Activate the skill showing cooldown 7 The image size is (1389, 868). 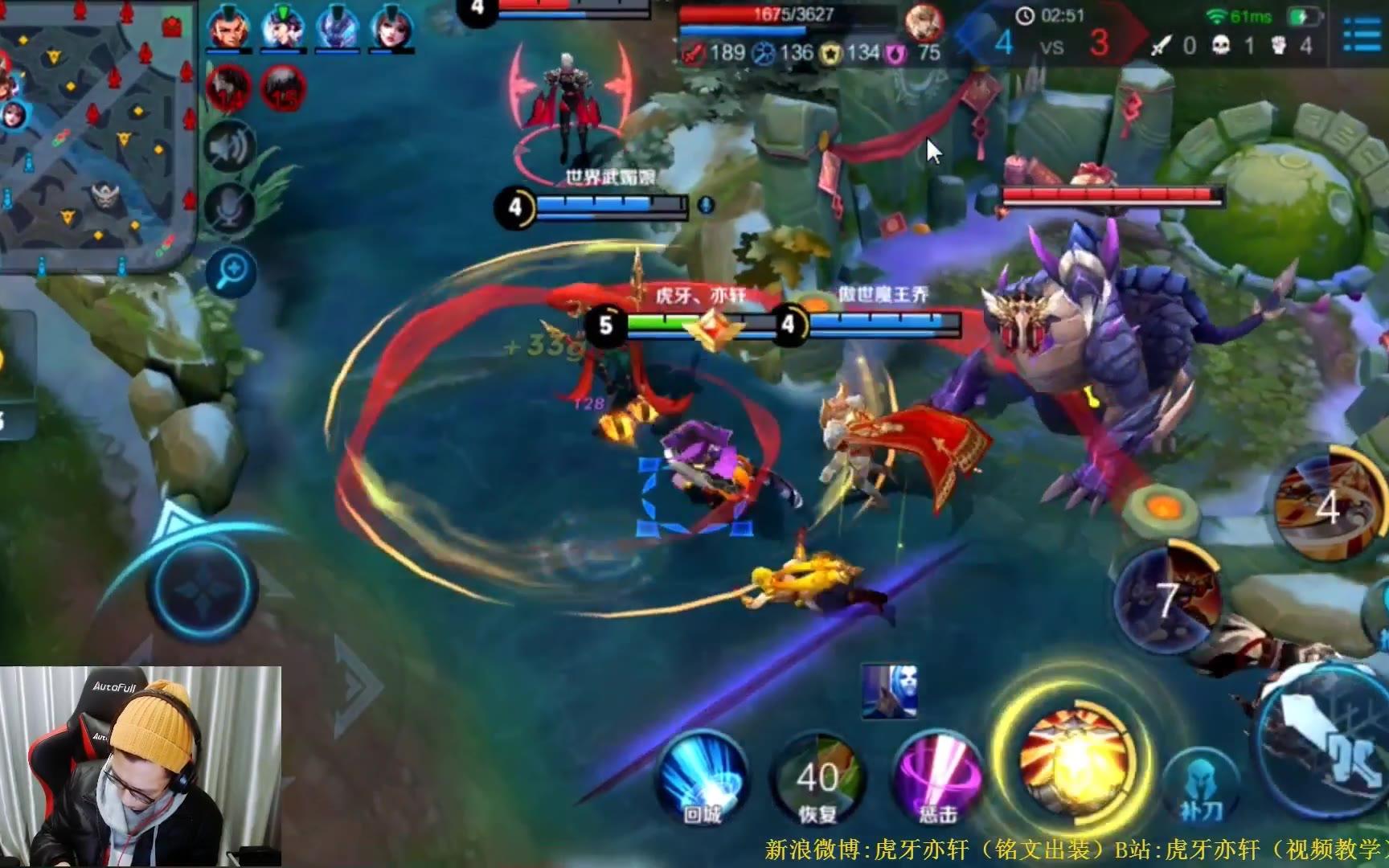click(x=1168, y=599)
